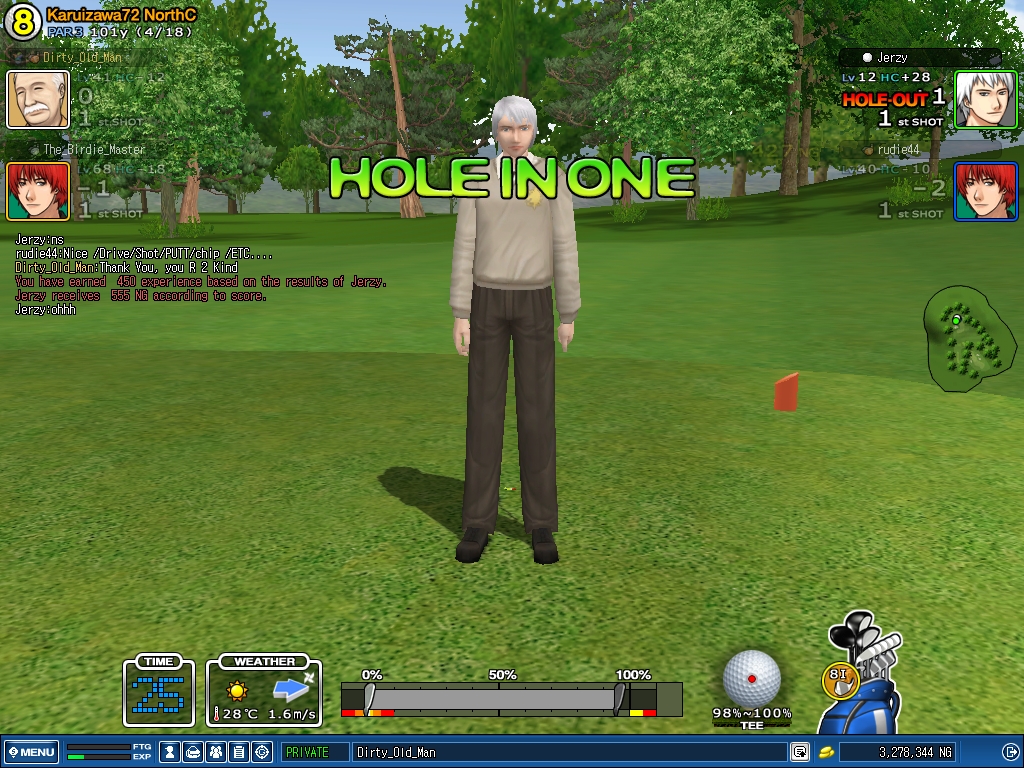Image resolution: width=1024 pixels, height=768 pixels.
Task: Select Jerzy's player portrait
Action: (985, 99)
